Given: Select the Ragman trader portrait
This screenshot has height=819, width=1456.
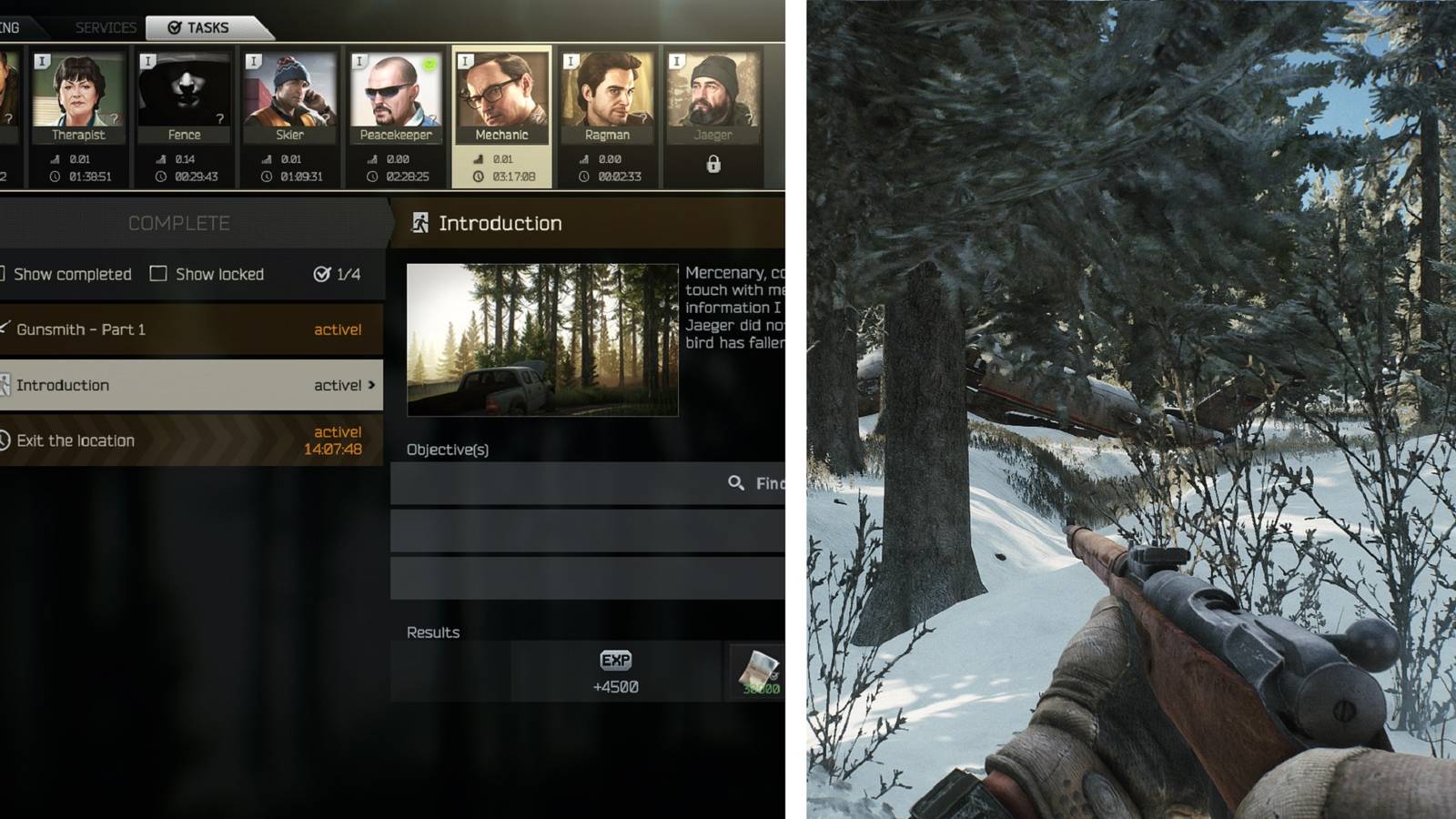Looking at the screenshot, I should (608, 91).
